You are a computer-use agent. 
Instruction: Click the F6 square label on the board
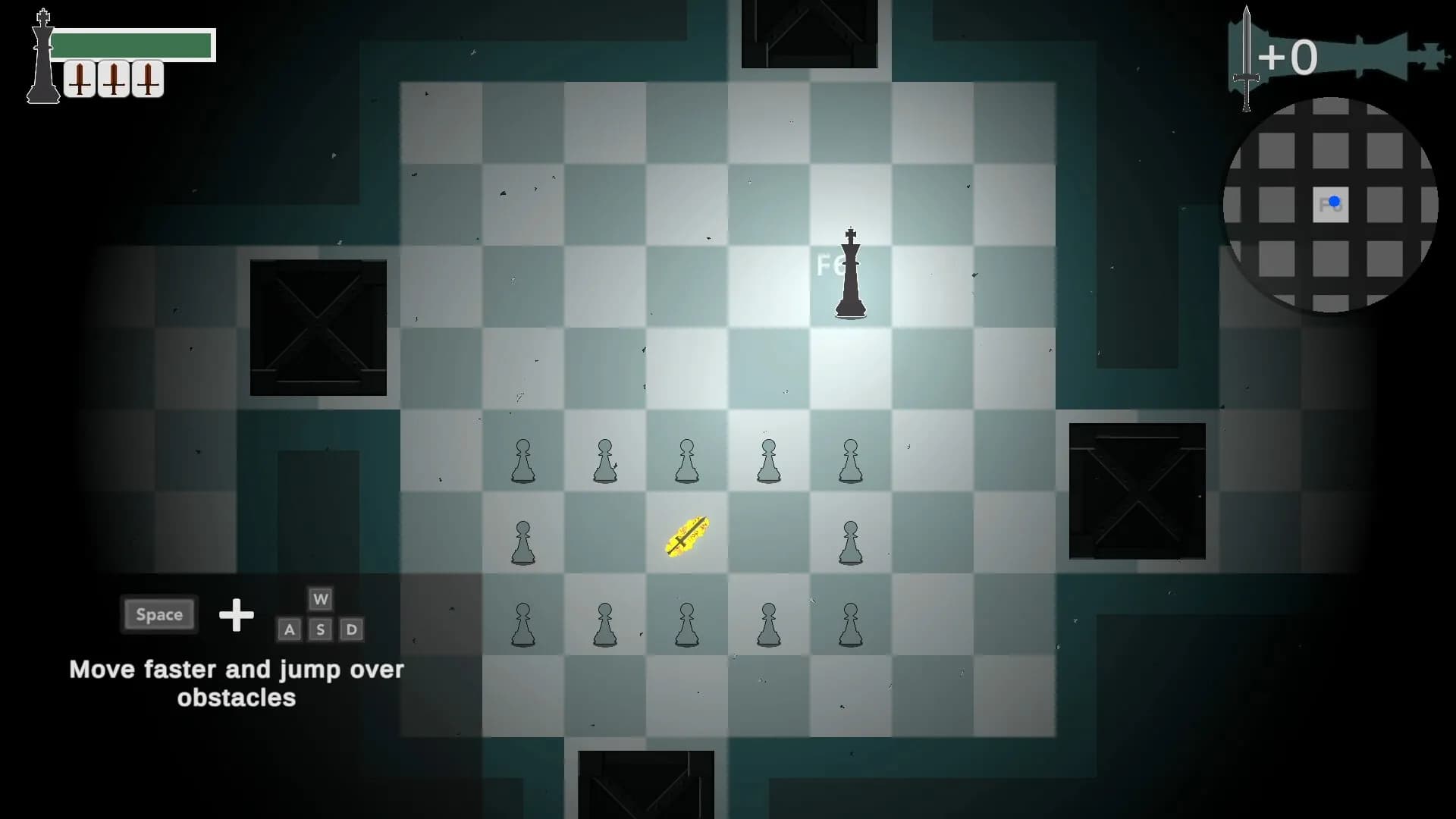point(834,265)
